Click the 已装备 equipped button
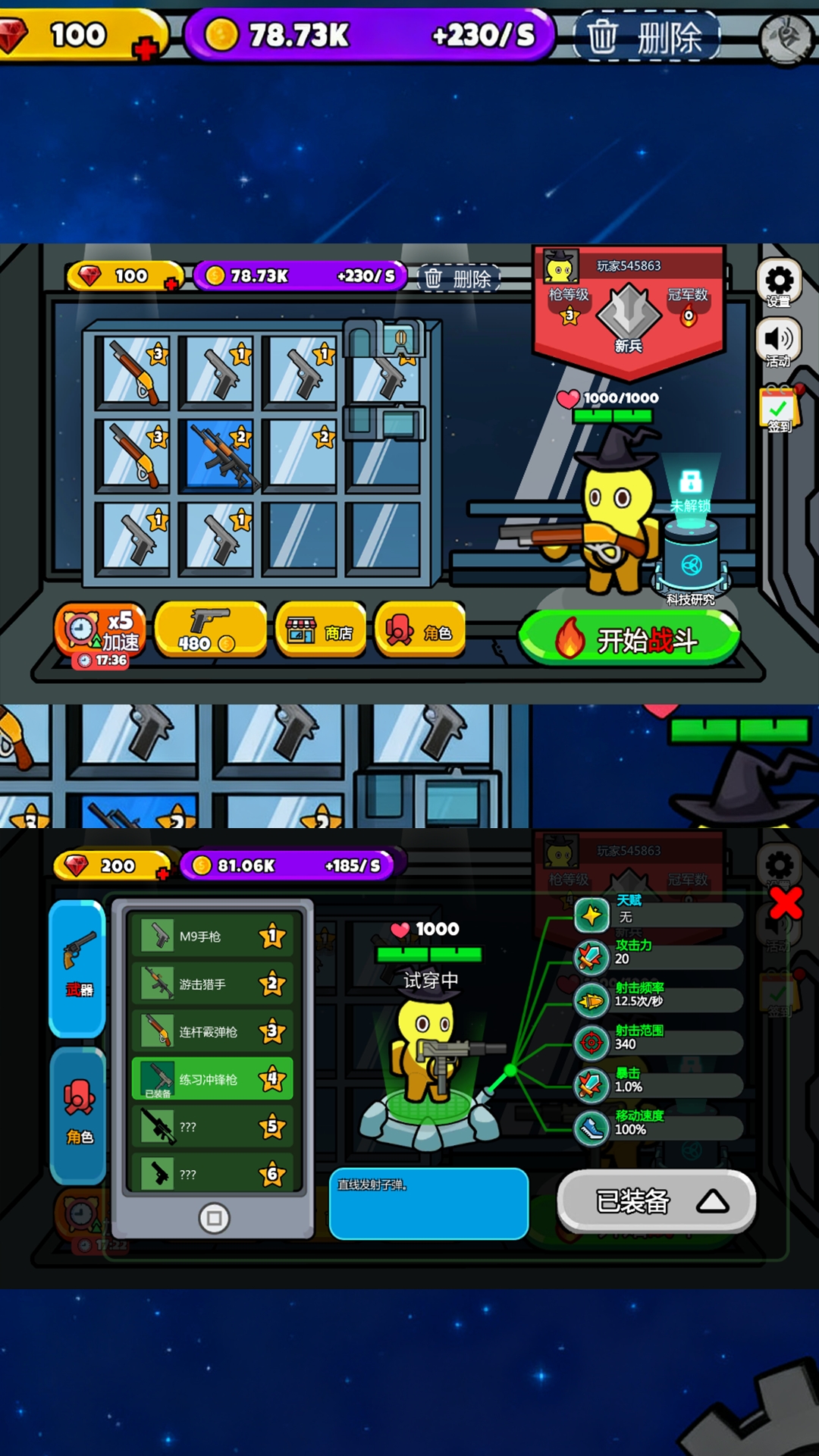Viewport: 819px width, 1456px height. [x=657, y=1201]
